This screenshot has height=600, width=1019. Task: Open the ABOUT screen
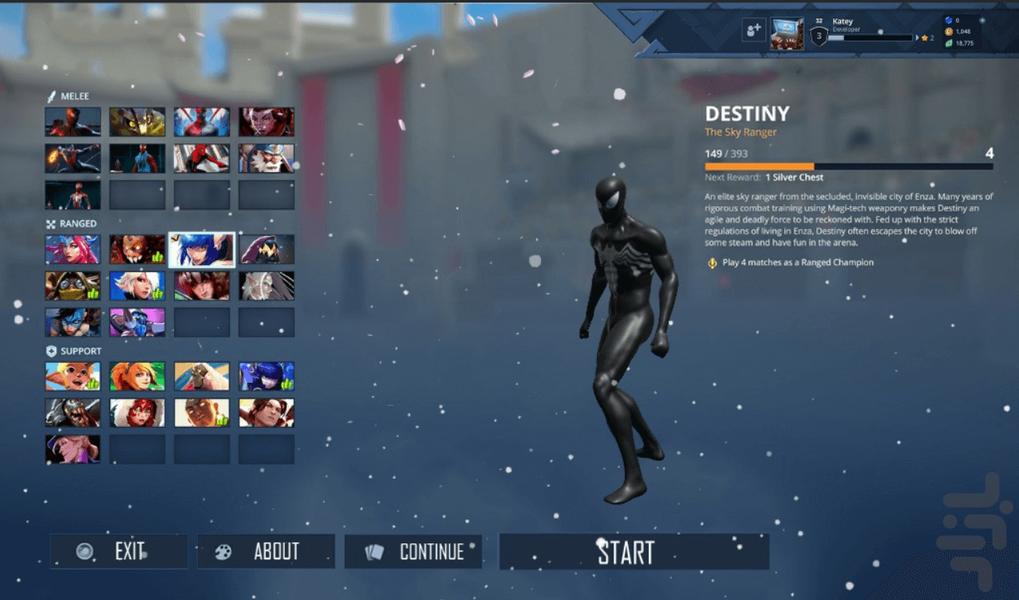[x=265, y=552]
